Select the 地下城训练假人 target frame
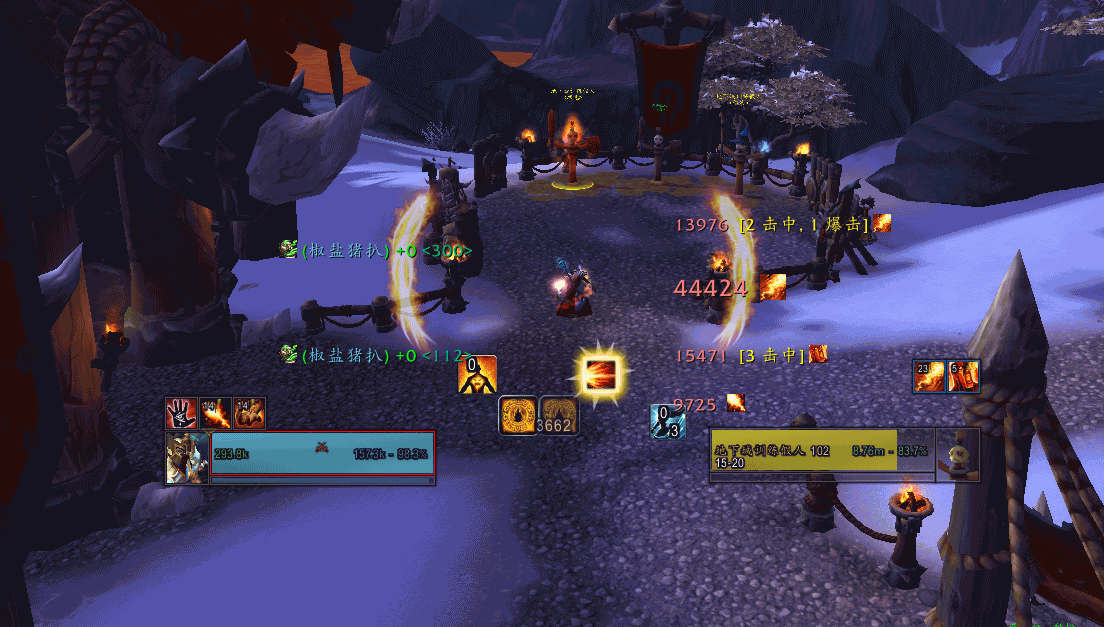This screenshot has height=627, width=1104. coord(822,456)
